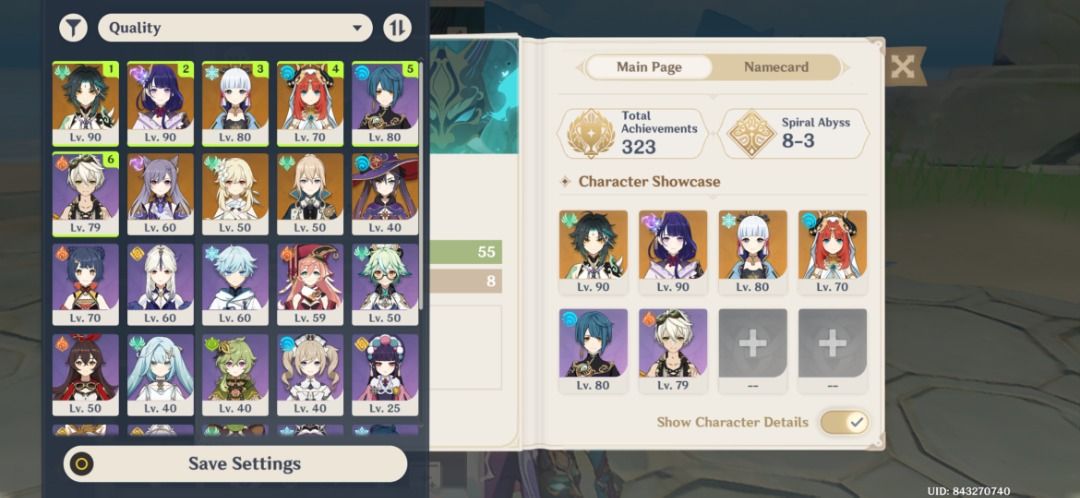
Task: Select the Lv. 70 character numbered 4
Action: tap(310, 103)
